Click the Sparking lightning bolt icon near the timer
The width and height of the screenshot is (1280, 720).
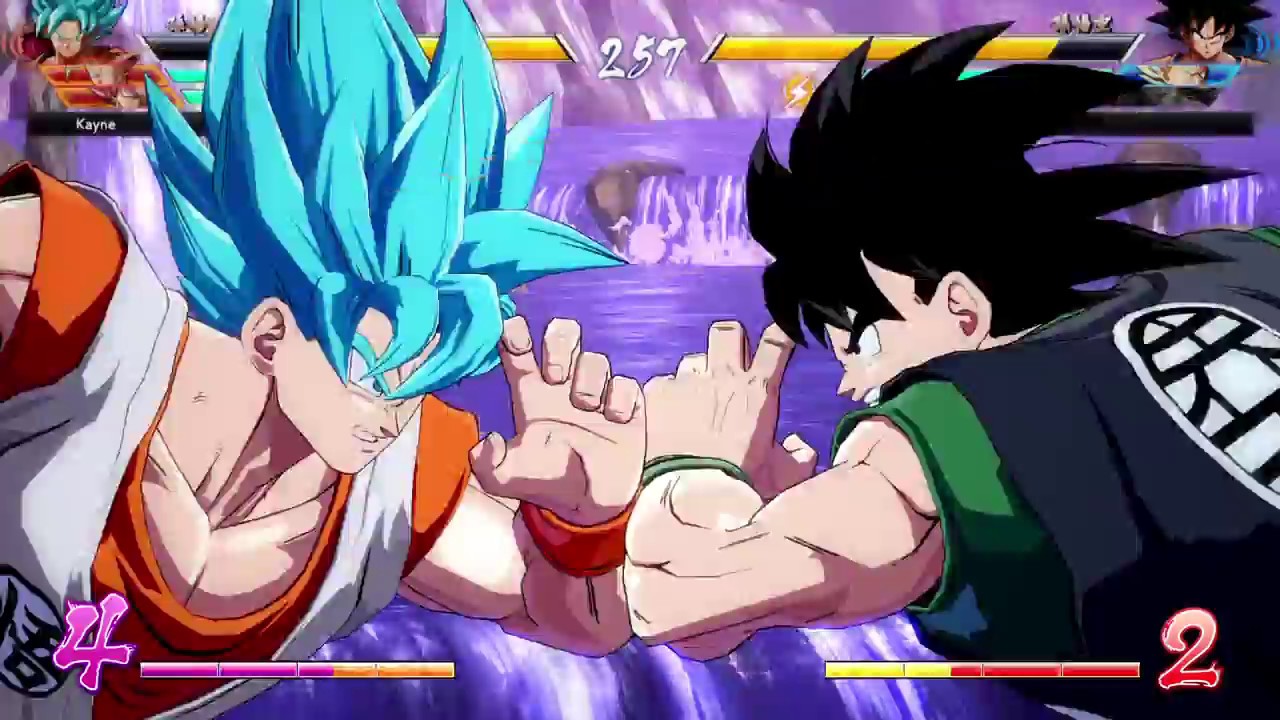pos(795,93)
